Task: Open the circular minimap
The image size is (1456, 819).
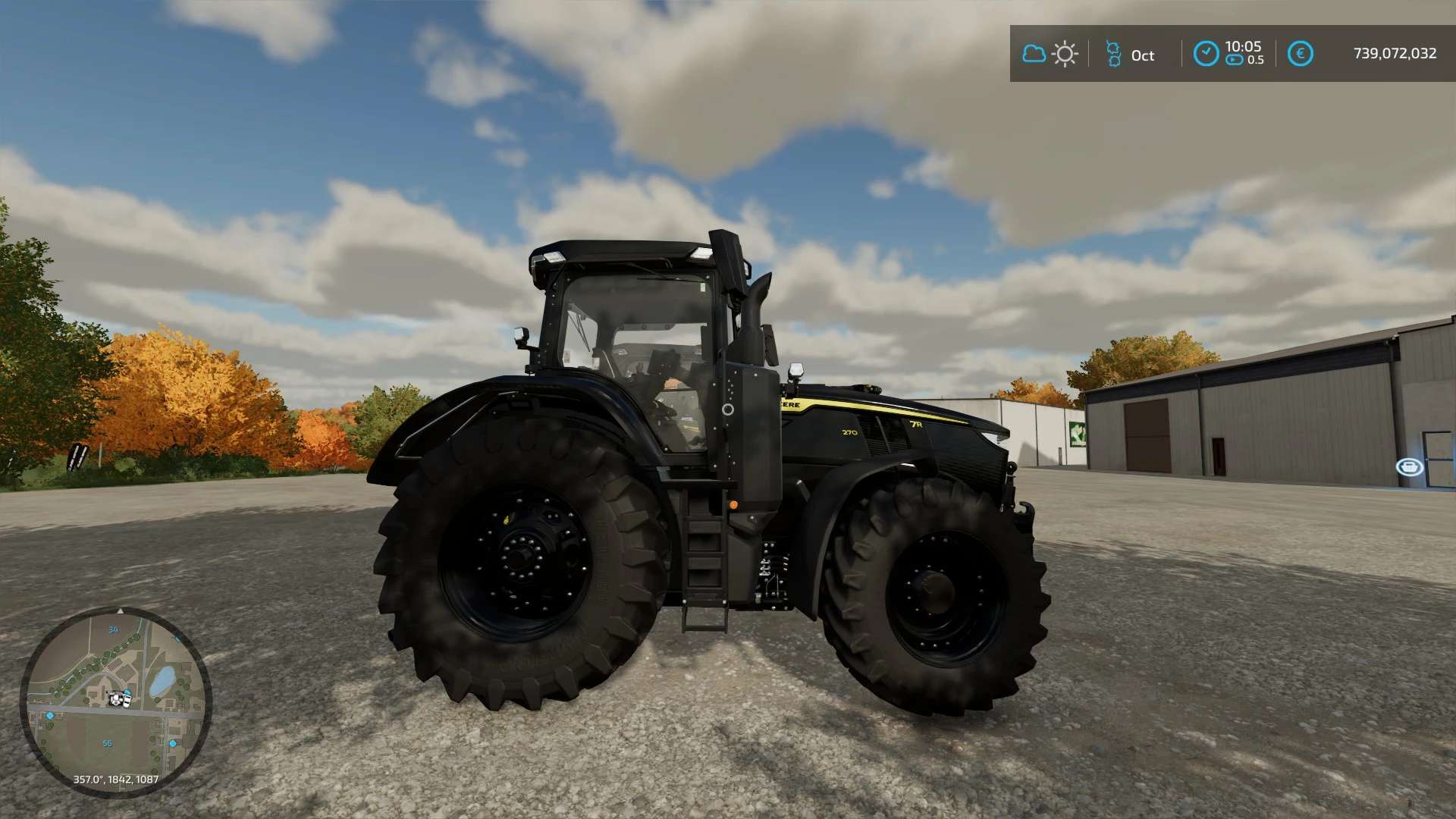Action: coord(115,701)
